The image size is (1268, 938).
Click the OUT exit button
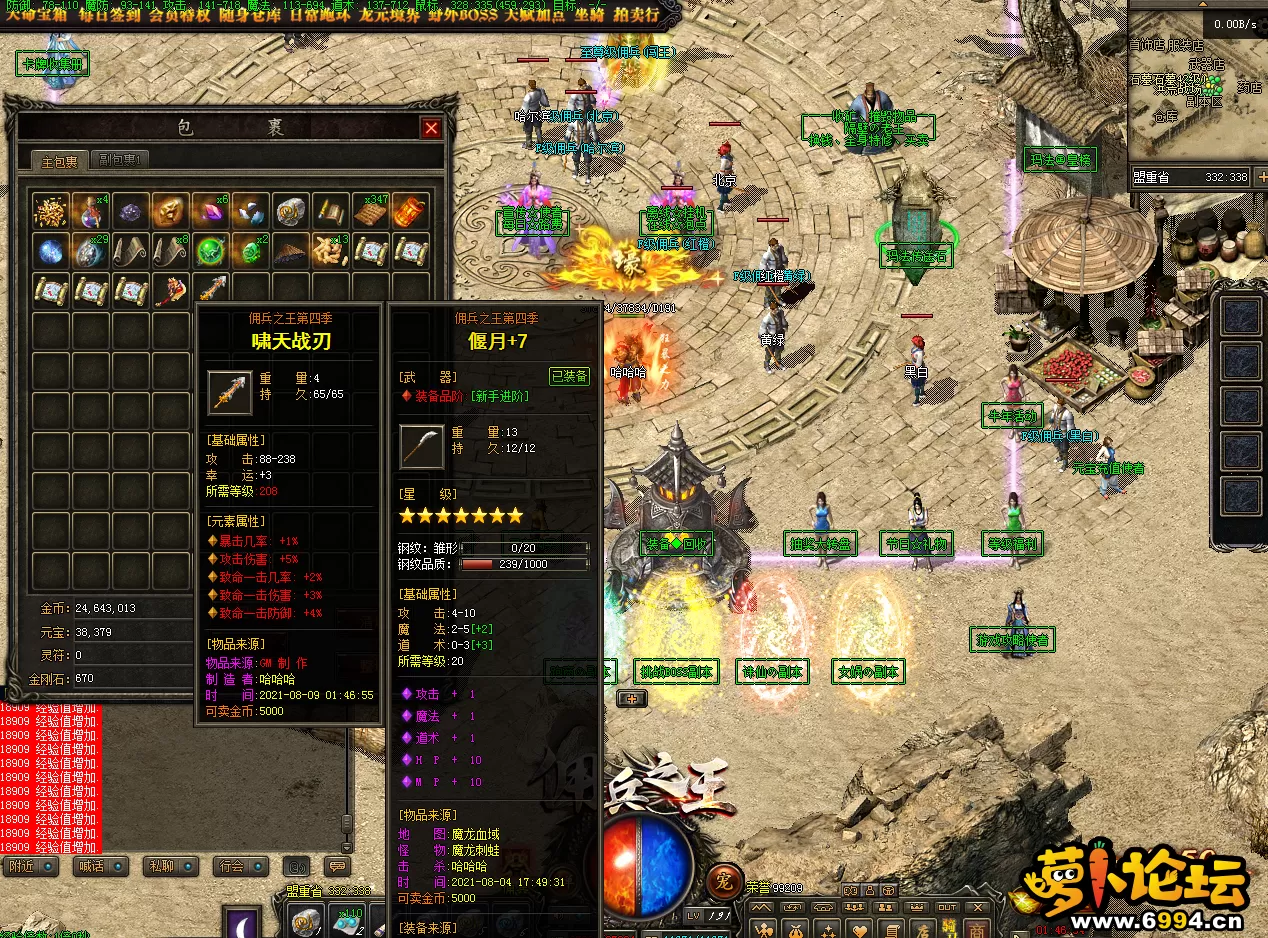point(948,907)
